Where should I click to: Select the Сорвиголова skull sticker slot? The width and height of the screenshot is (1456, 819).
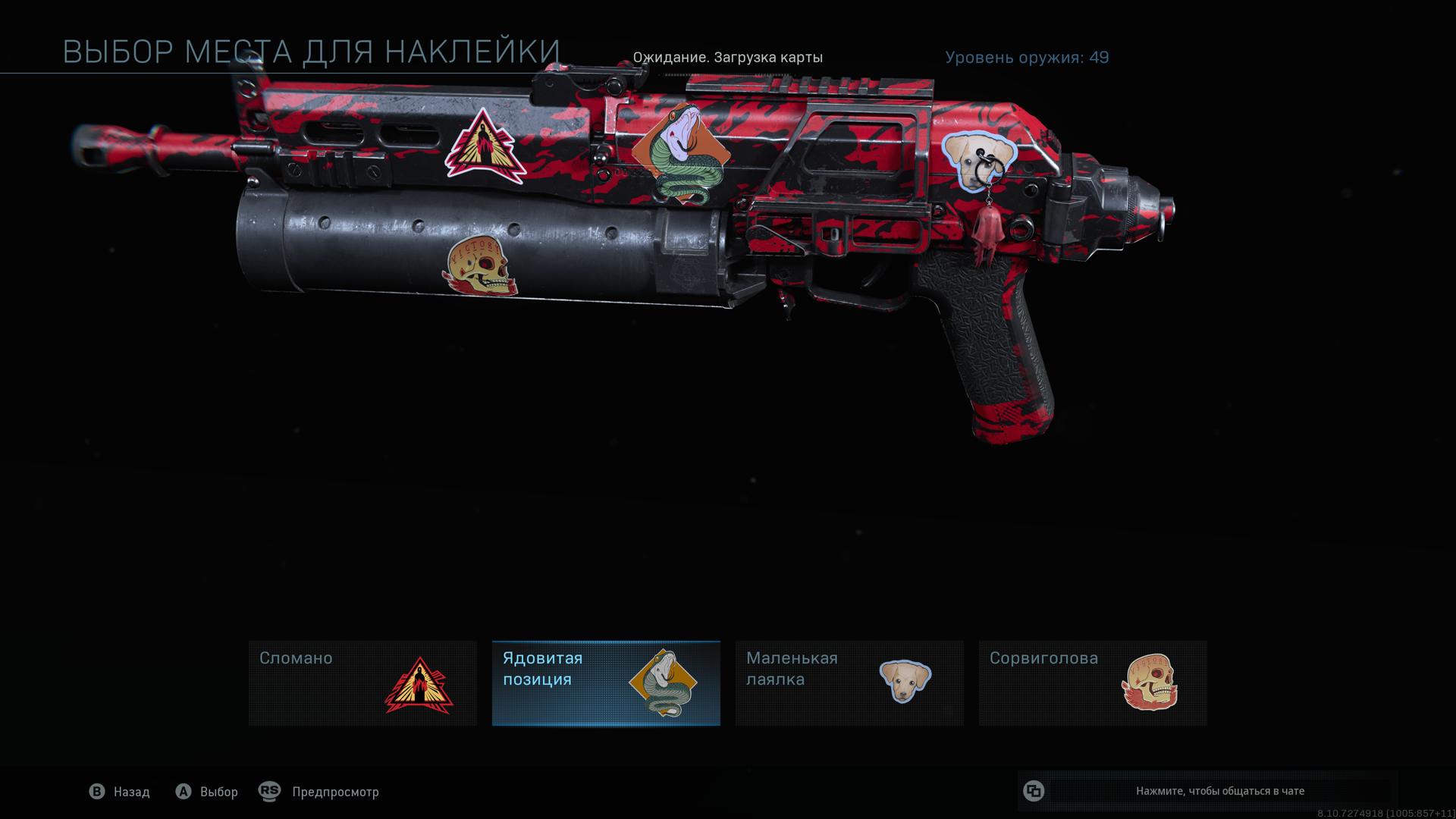(x=1093, y=683)
